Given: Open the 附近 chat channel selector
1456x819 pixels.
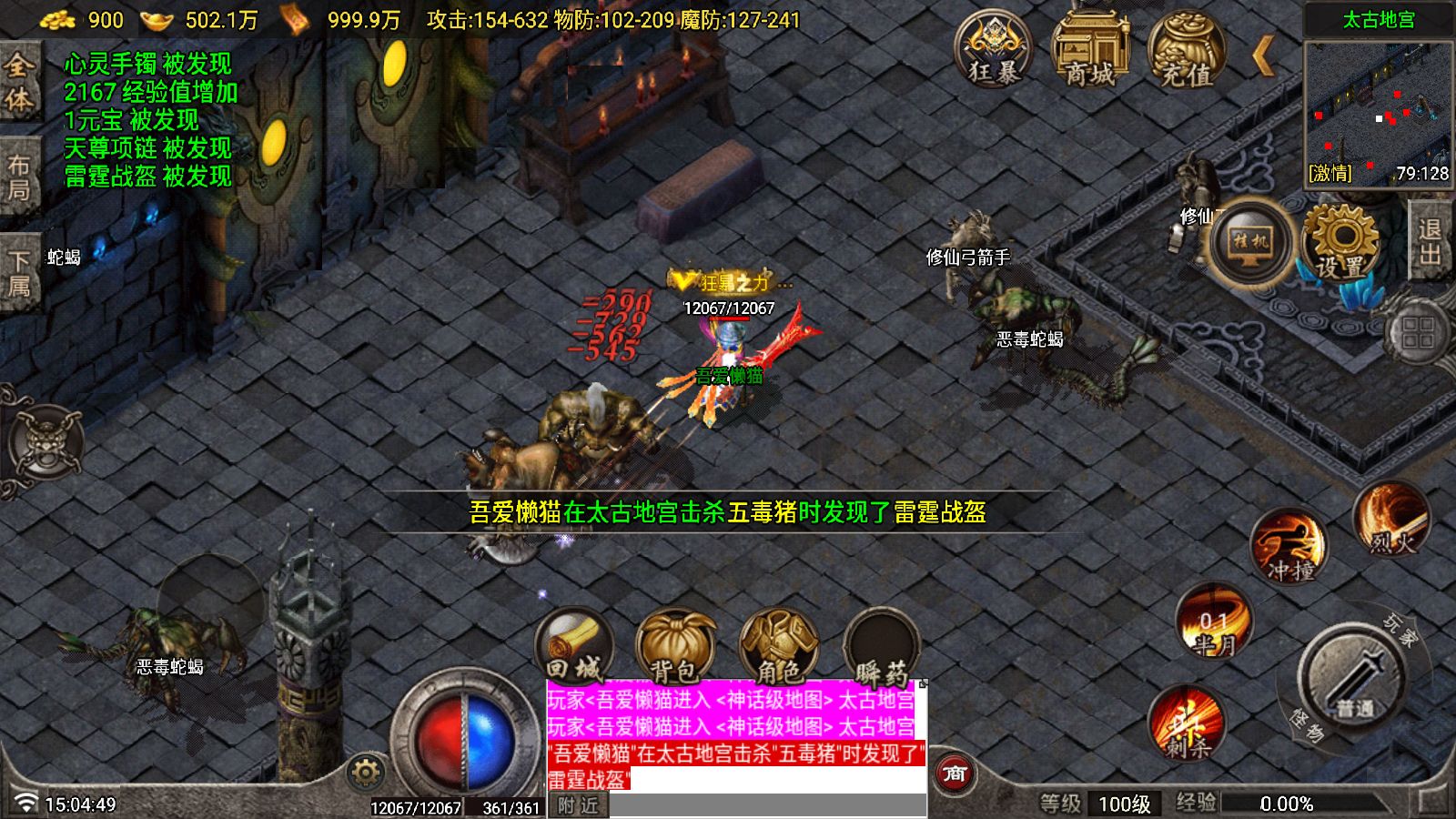Looking at the screenshot, I should (579, 804).
